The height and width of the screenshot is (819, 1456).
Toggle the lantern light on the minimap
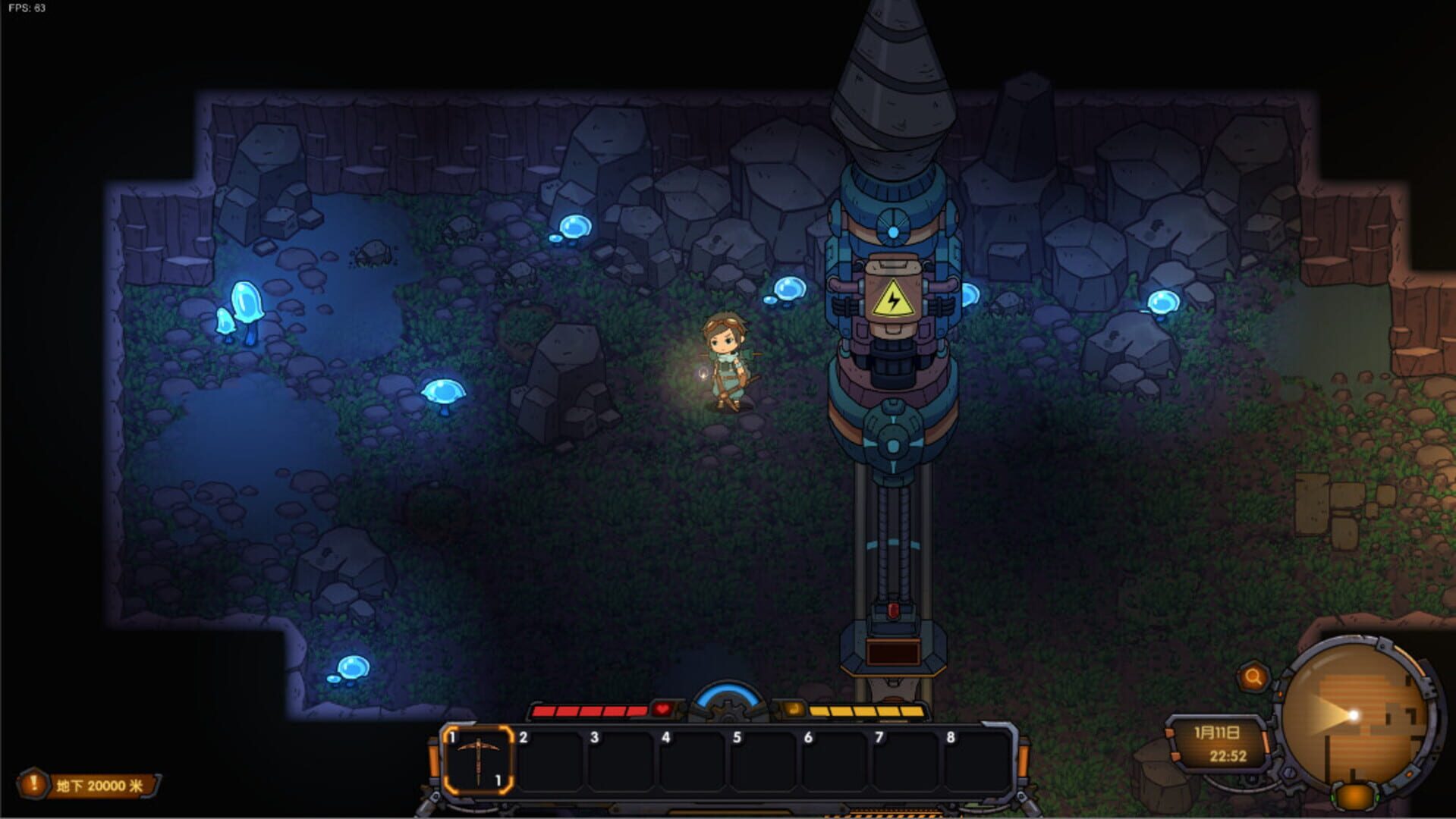(x=1353, y=716)
